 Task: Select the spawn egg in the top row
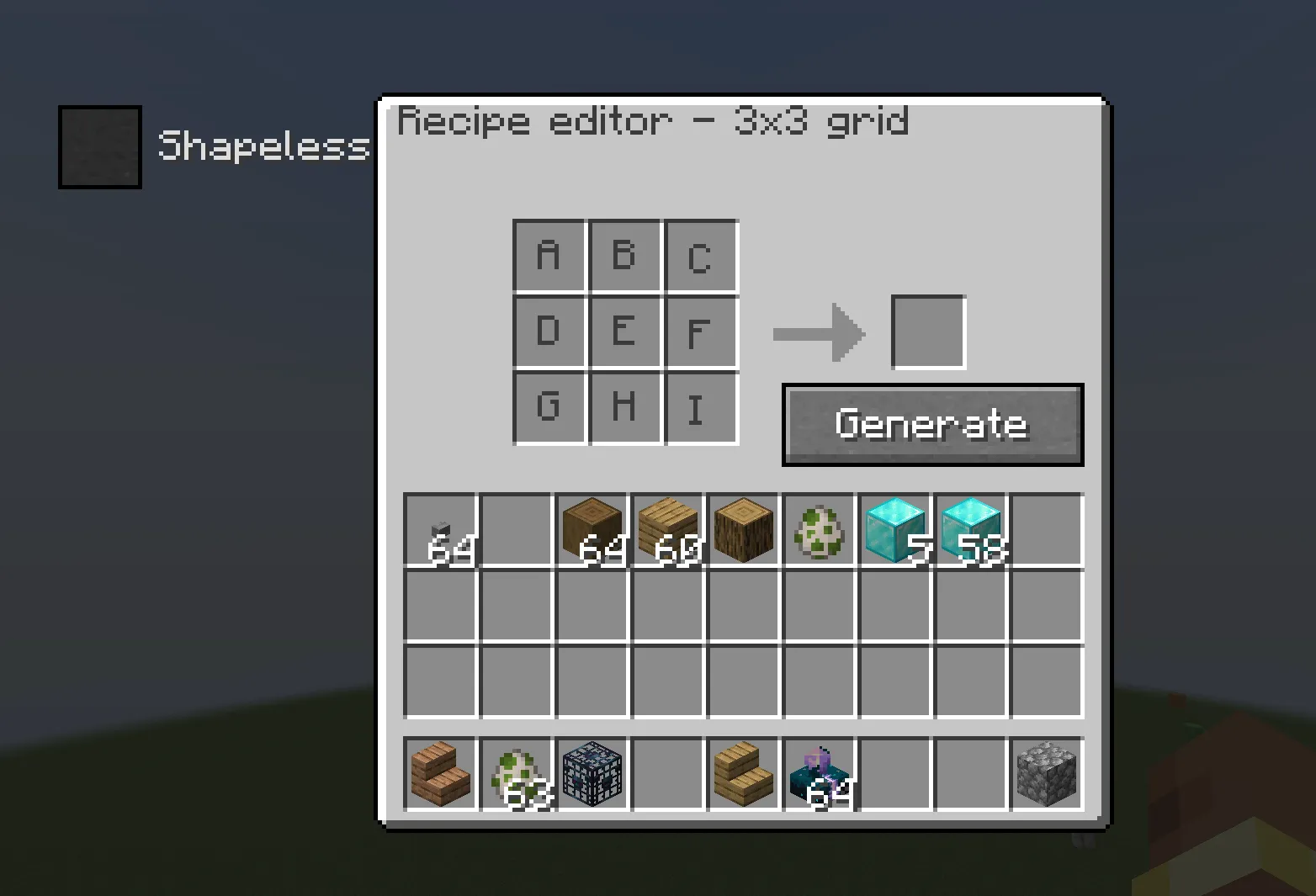819,530
